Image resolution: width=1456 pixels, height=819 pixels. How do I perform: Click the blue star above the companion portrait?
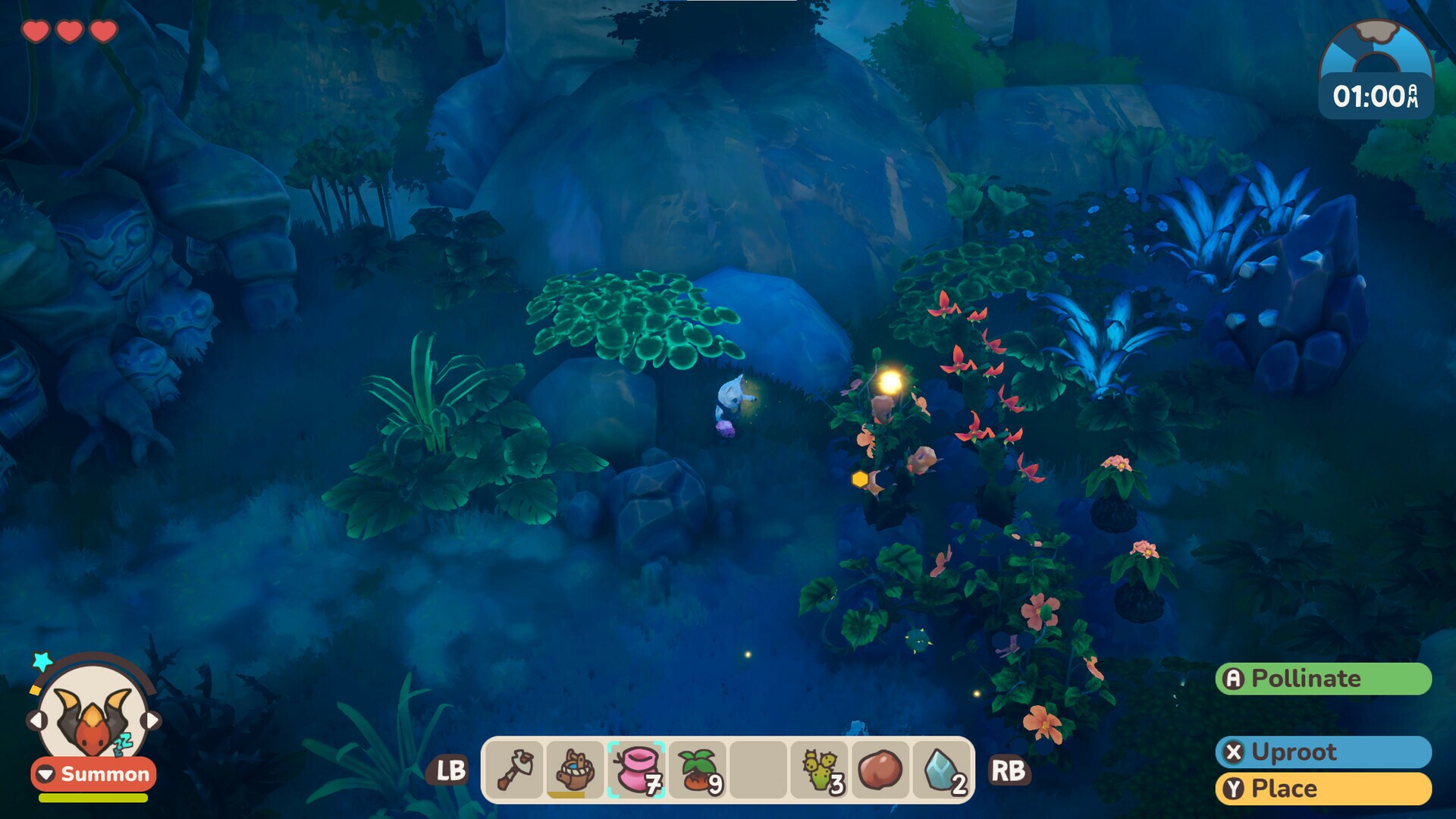(x=42, y=662)
